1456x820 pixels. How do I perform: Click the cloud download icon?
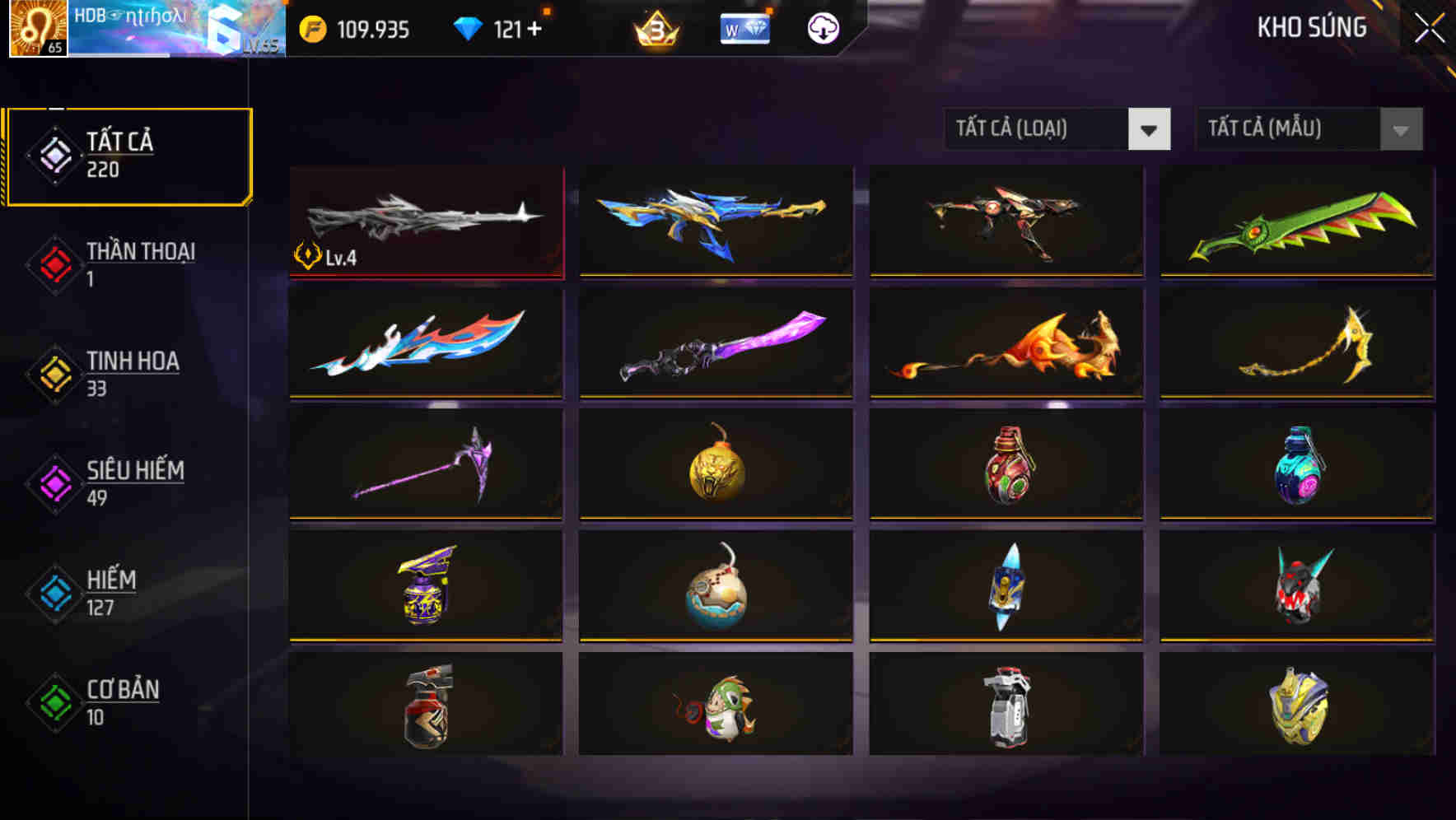[x=823, y=29]
